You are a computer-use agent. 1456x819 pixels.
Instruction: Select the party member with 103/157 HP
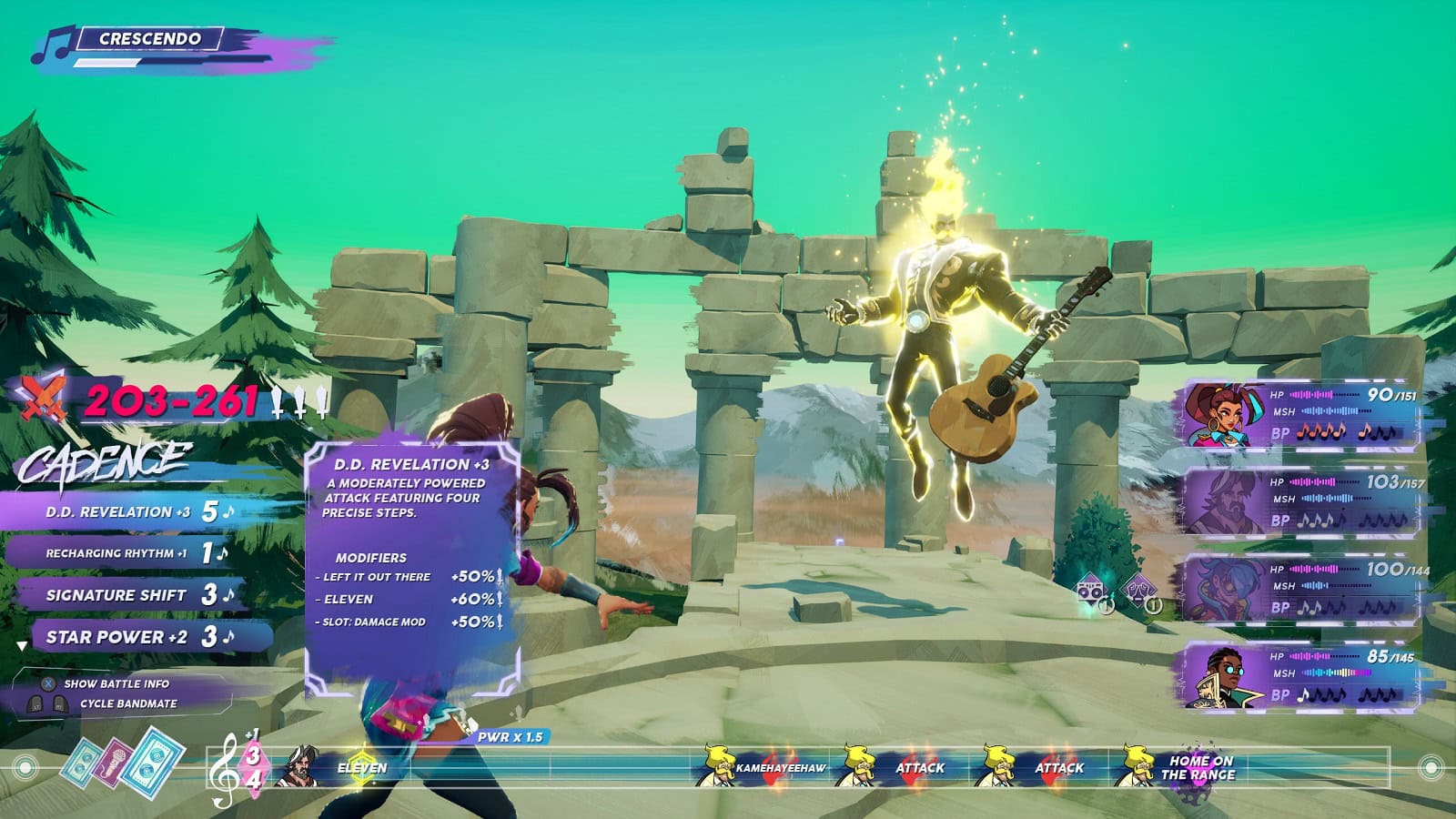pyautogui.click(x=1301, y=501)
